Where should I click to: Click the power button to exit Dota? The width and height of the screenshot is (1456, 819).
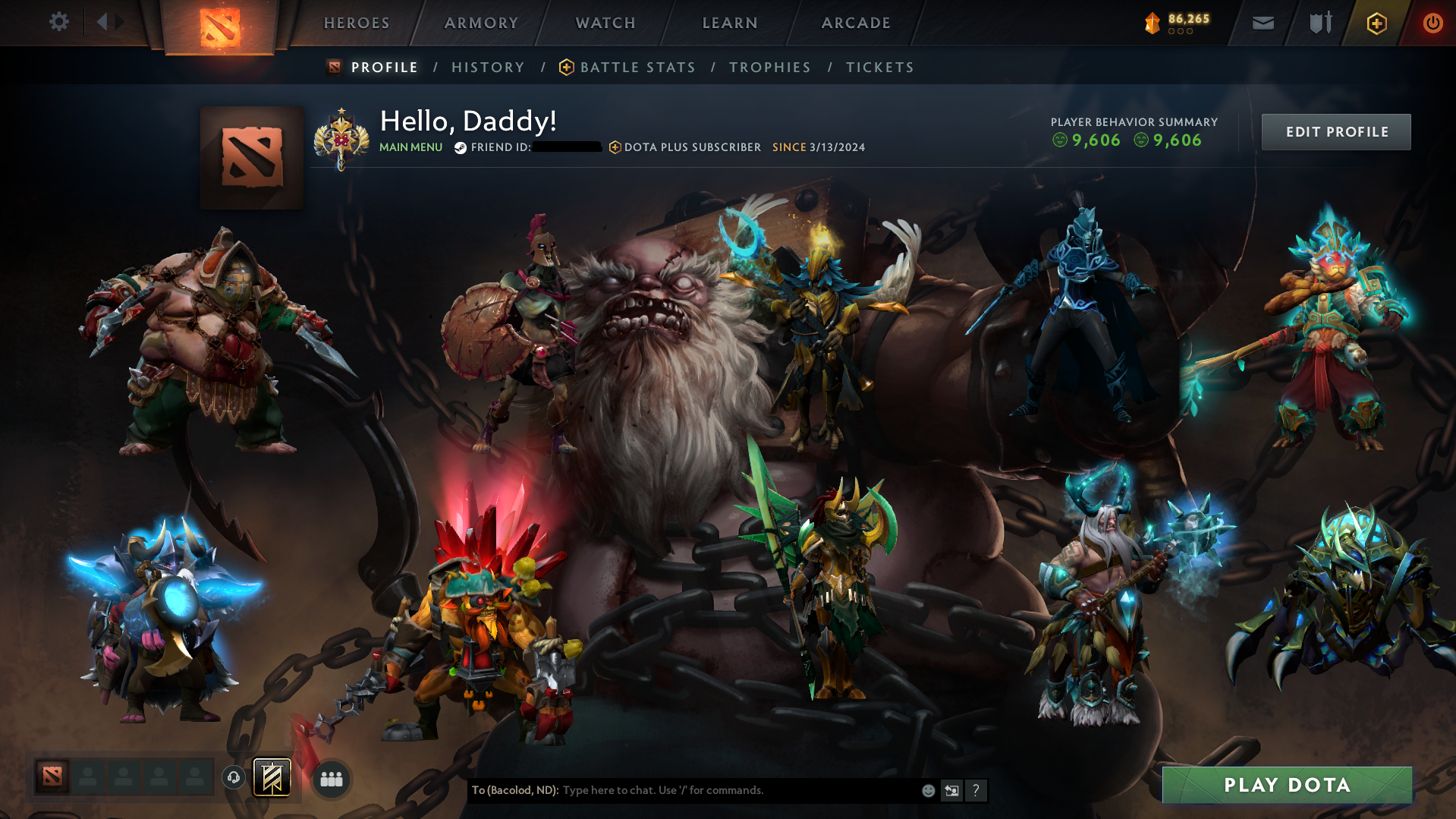click(1432, 23)
